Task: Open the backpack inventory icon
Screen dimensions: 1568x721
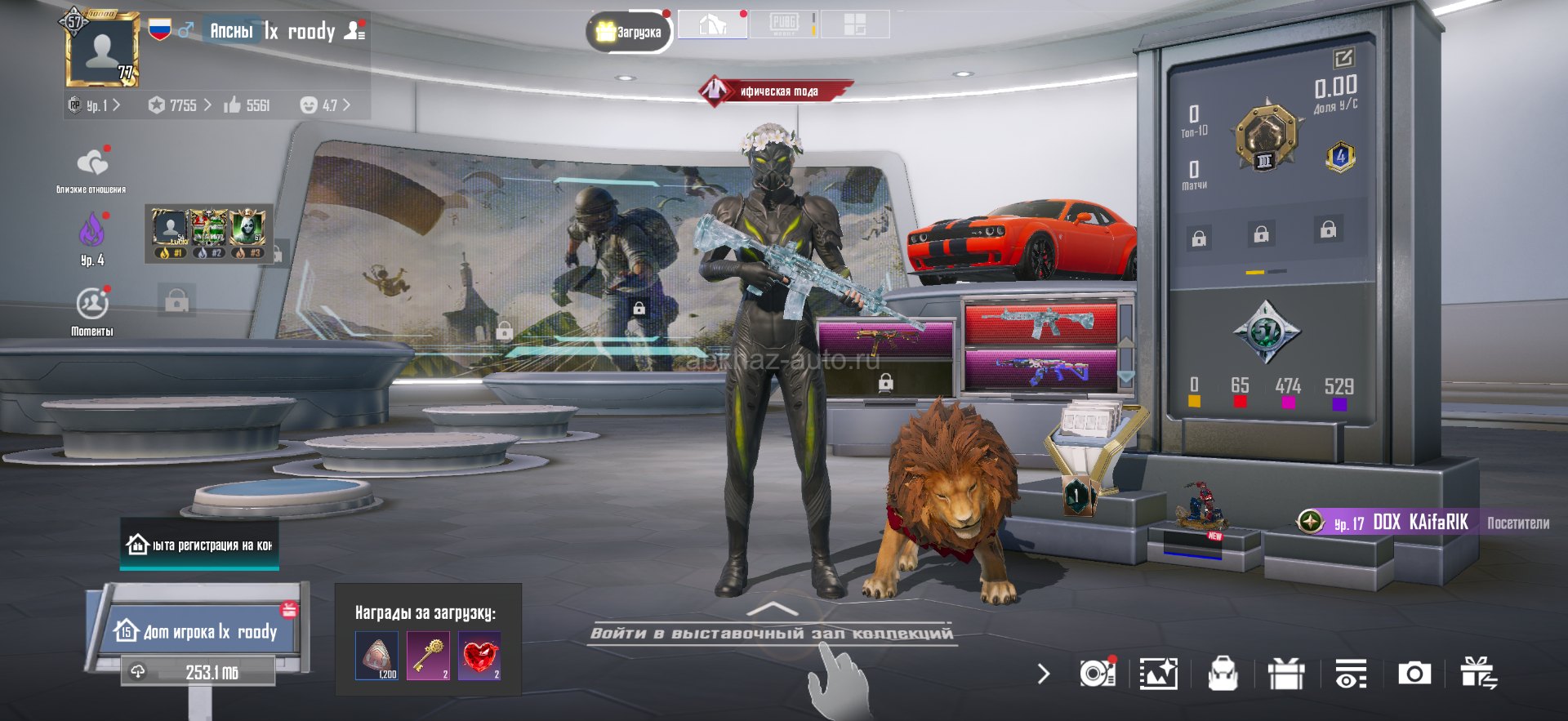Action: (x=1222, y=674)
